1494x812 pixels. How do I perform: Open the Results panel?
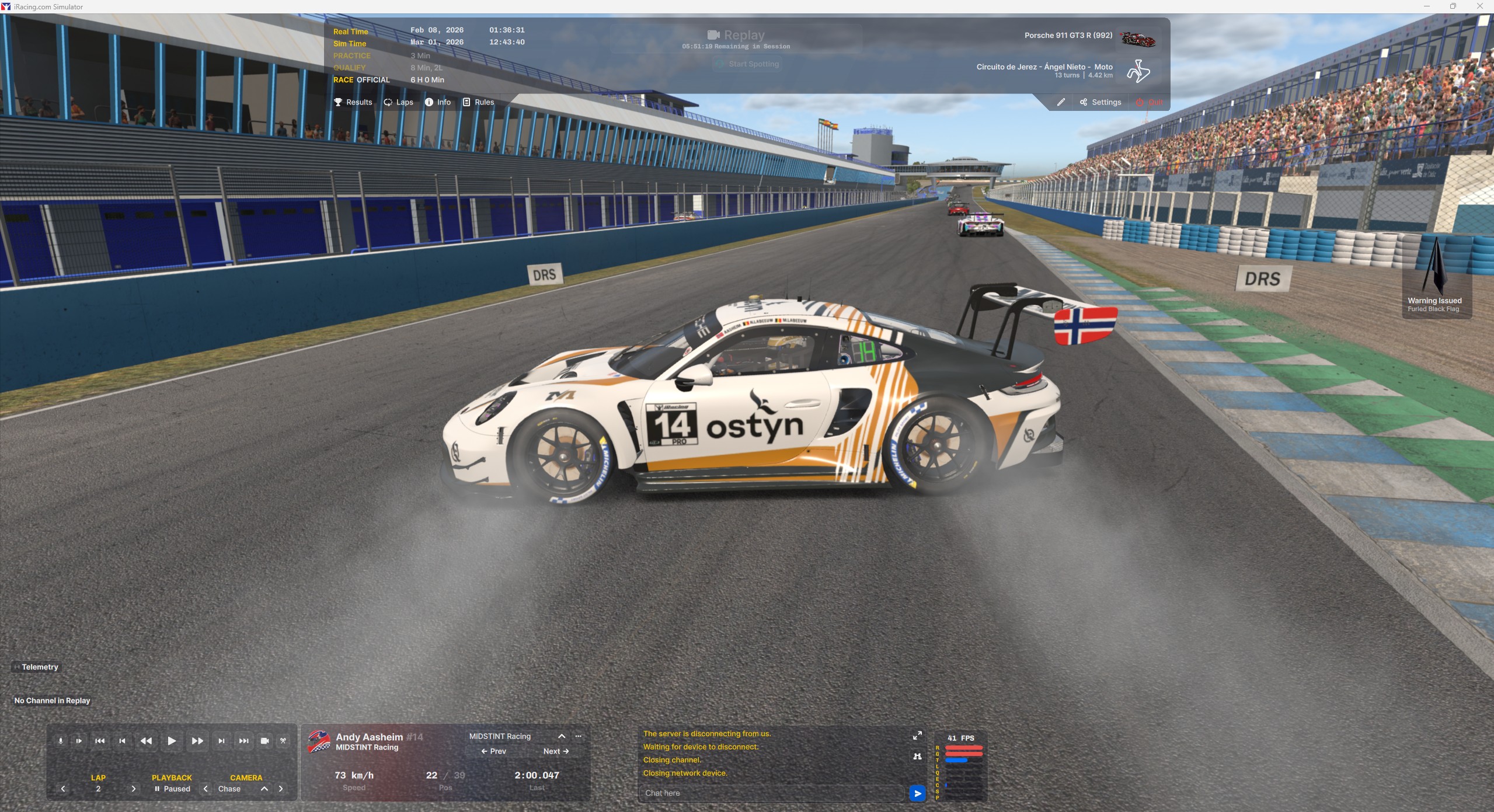[353, 102]
